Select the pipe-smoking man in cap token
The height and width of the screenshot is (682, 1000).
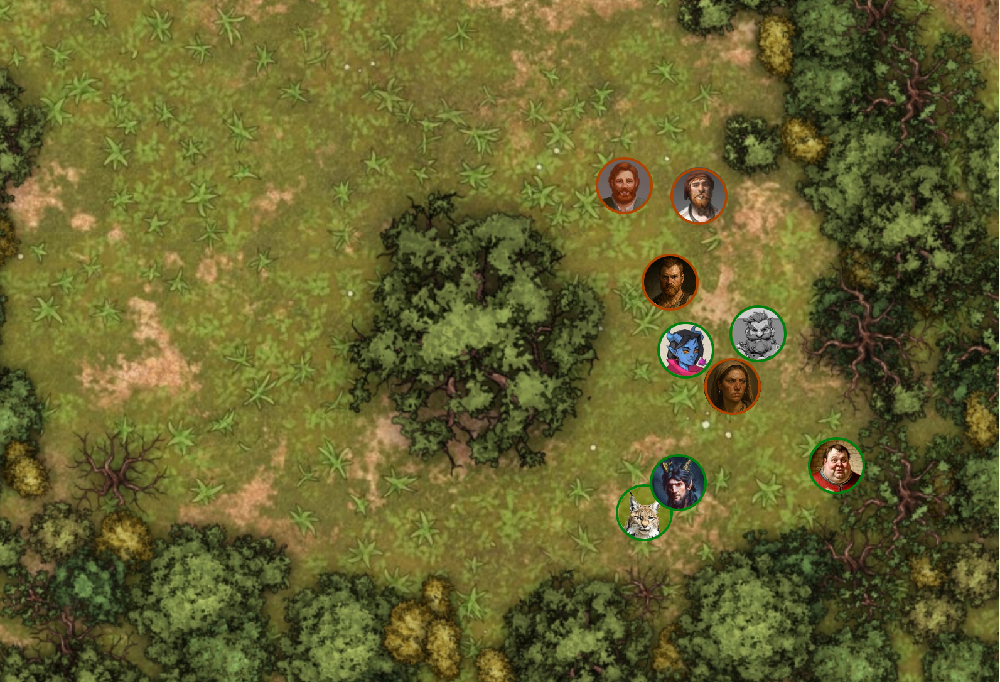point(698,196)
